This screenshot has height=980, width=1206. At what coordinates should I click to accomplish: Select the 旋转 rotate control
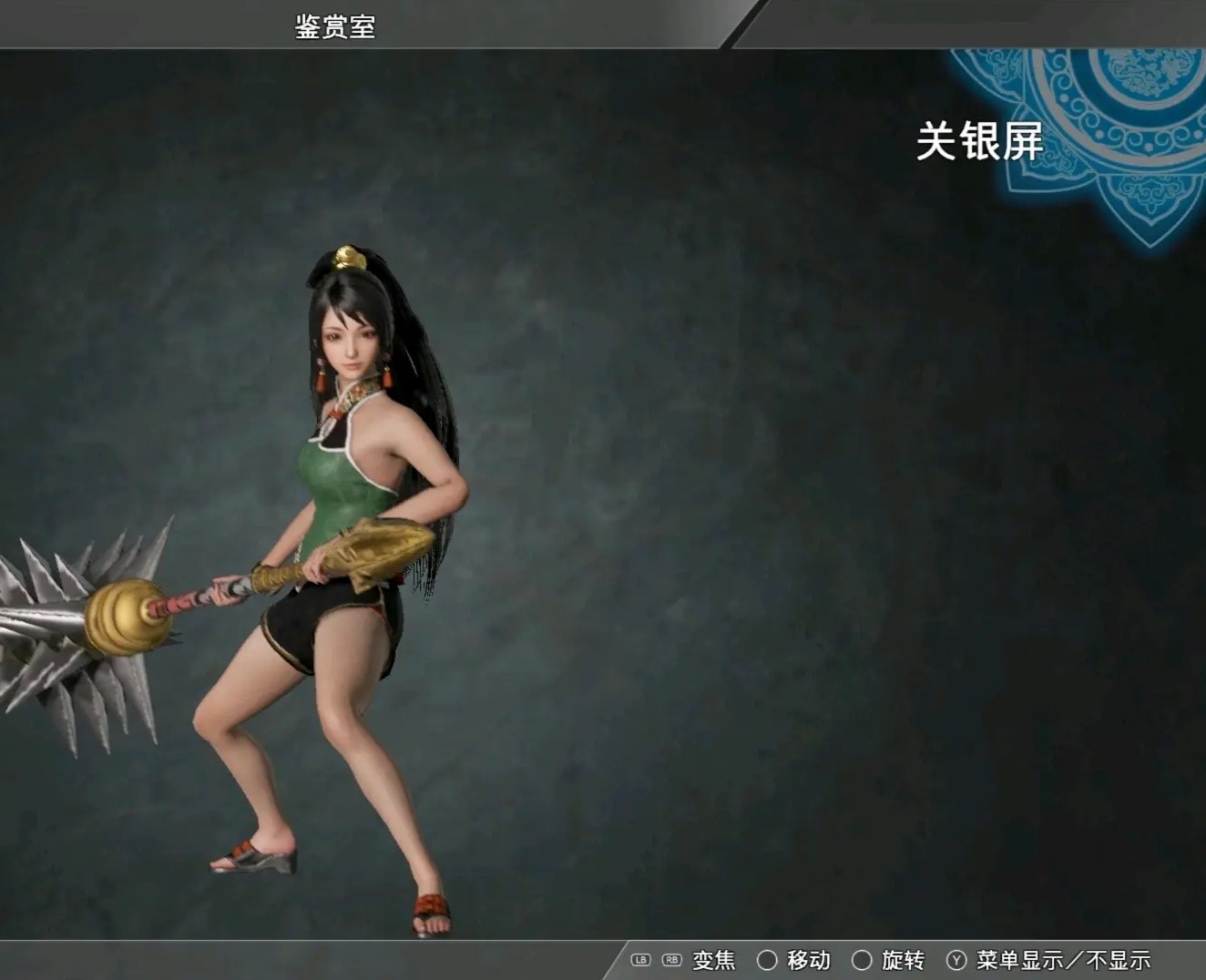pos(903,959)
